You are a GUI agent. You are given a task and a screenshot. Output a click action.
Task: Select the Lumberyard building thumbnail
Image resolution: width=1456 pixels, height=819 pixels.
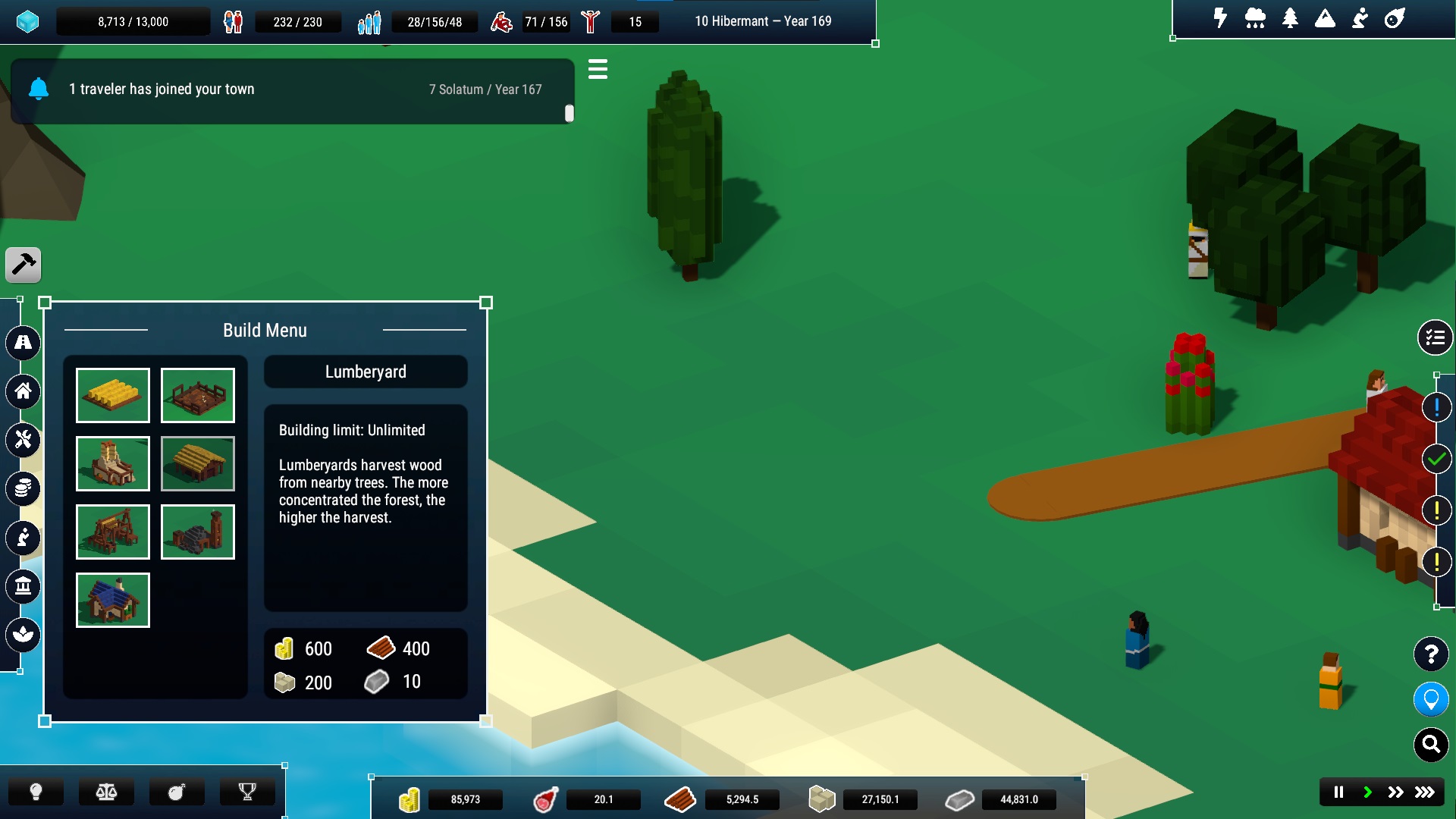(x=198, y=463)
